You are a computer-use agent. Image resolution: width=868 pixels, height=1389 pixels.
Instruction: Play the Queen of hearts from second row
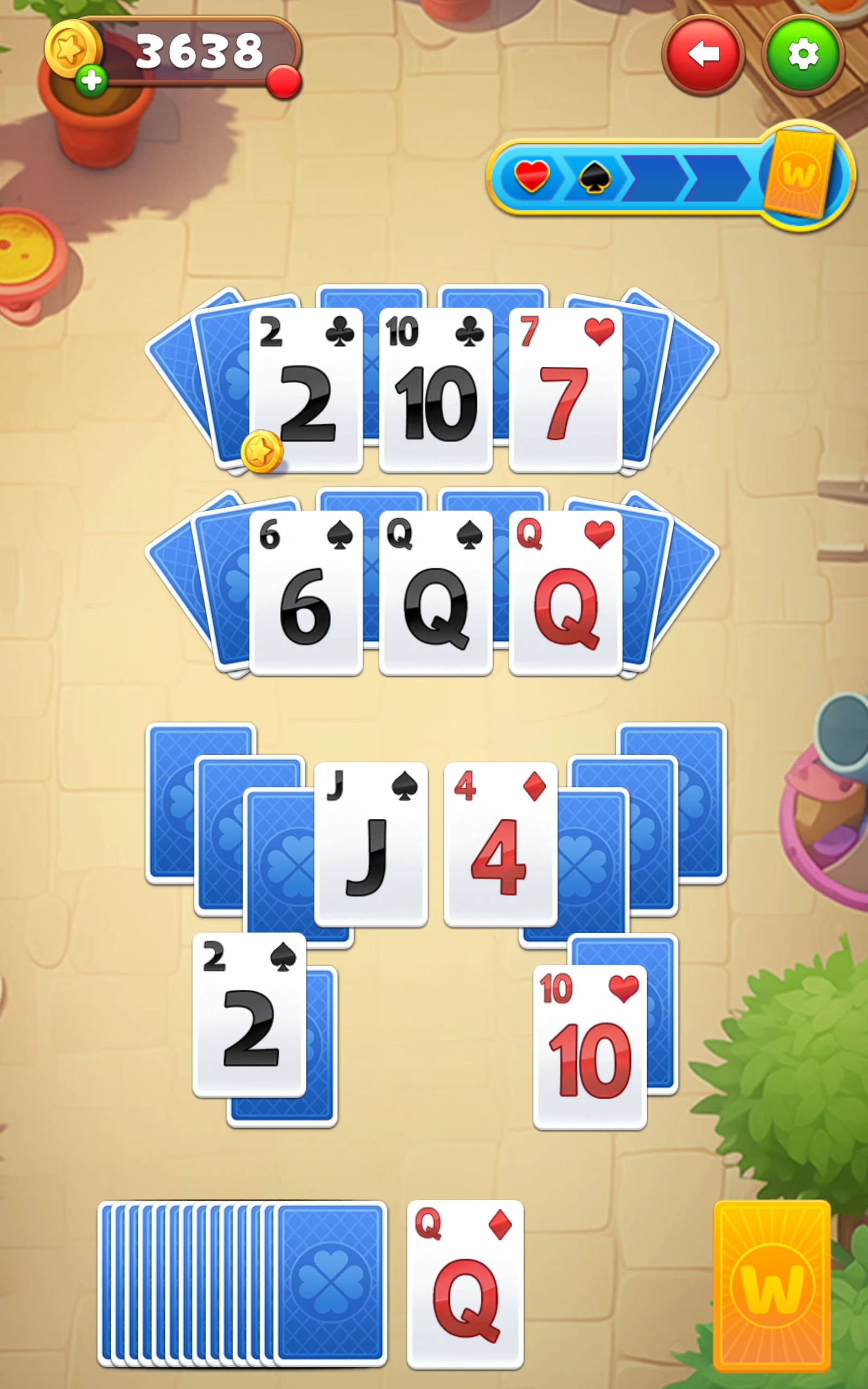click(x=566, y=591)
